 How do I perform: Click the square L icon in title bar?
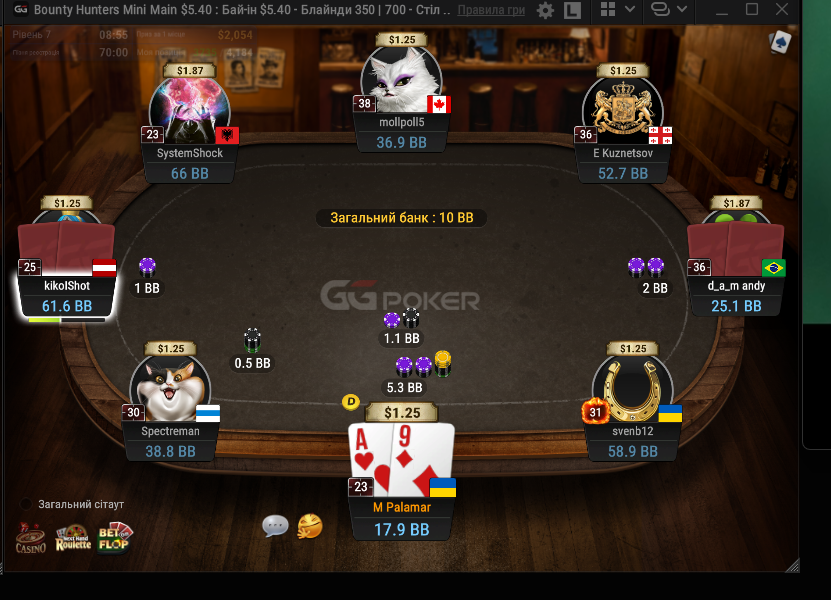(573, 11)
